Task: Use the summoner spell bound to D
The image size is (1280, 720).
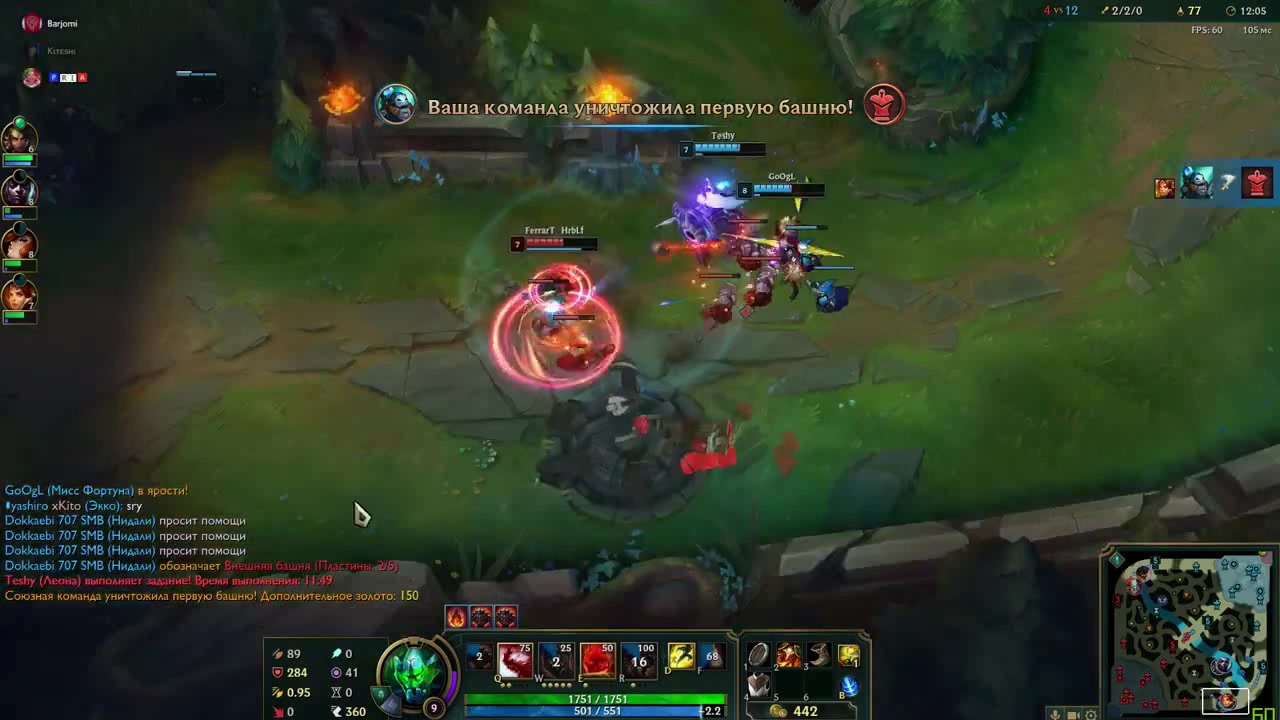Action: click(680, 657)
